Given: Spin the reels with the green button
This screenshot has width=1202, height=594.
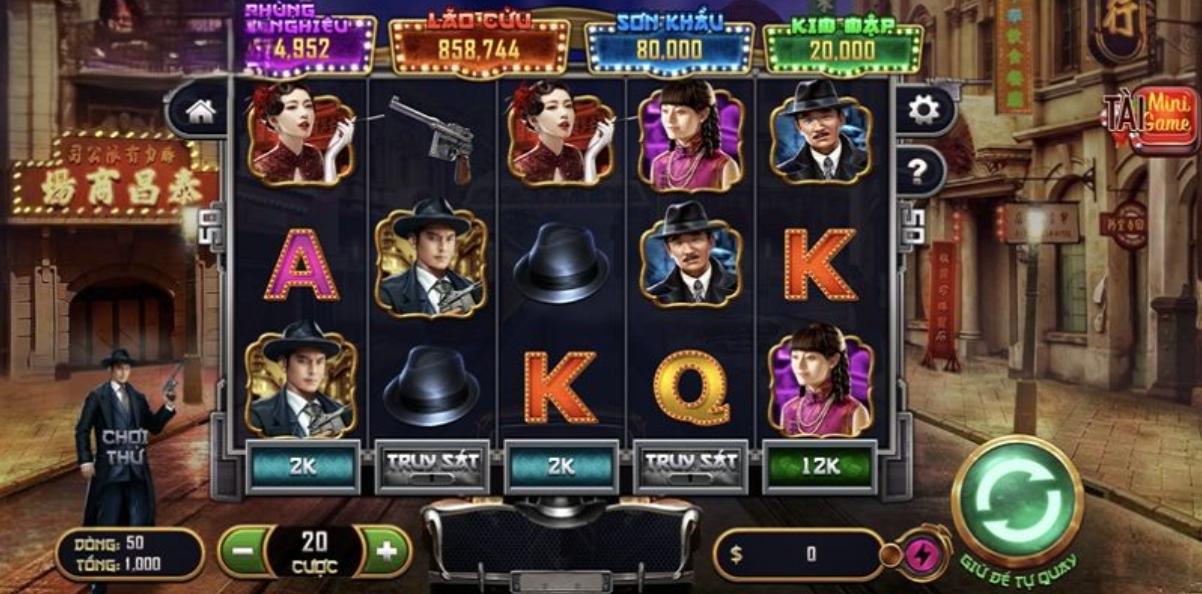Looking at the screenshot, I should (x=1017, y=499).
